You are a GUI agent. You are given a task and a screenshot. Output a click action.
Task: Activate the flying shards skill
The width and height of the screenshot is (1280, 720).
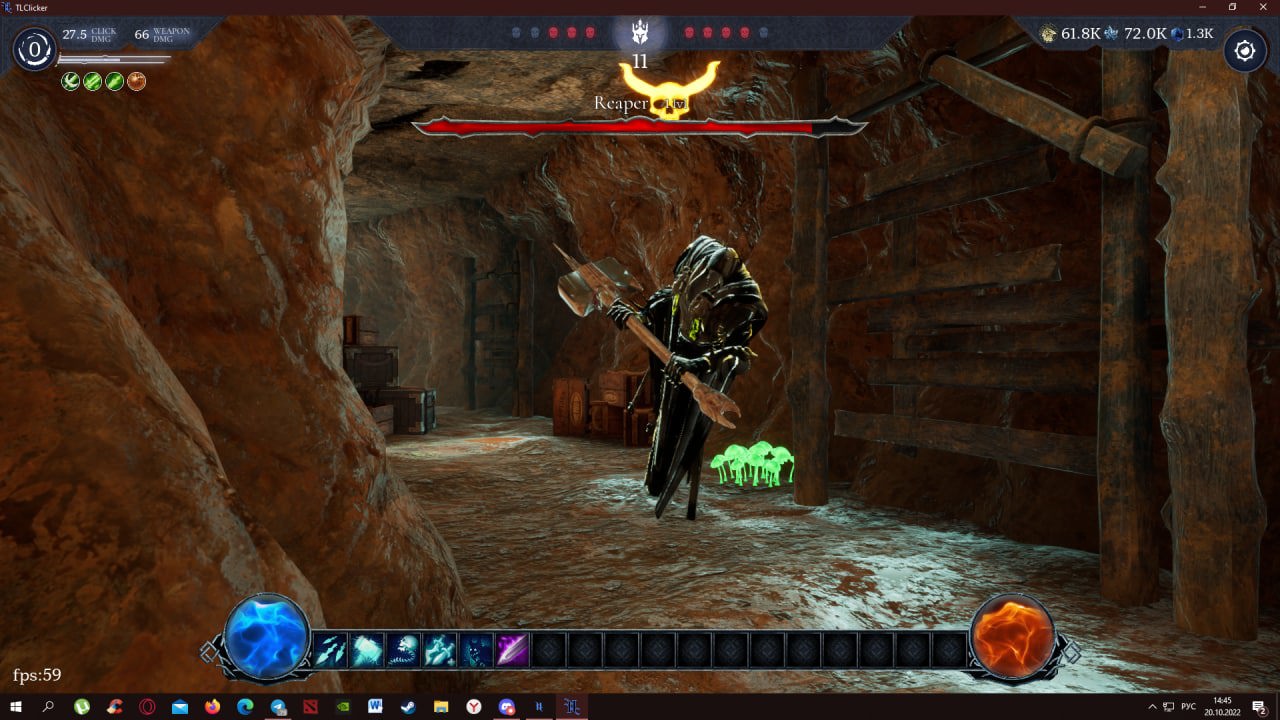(x=331, y=651)
